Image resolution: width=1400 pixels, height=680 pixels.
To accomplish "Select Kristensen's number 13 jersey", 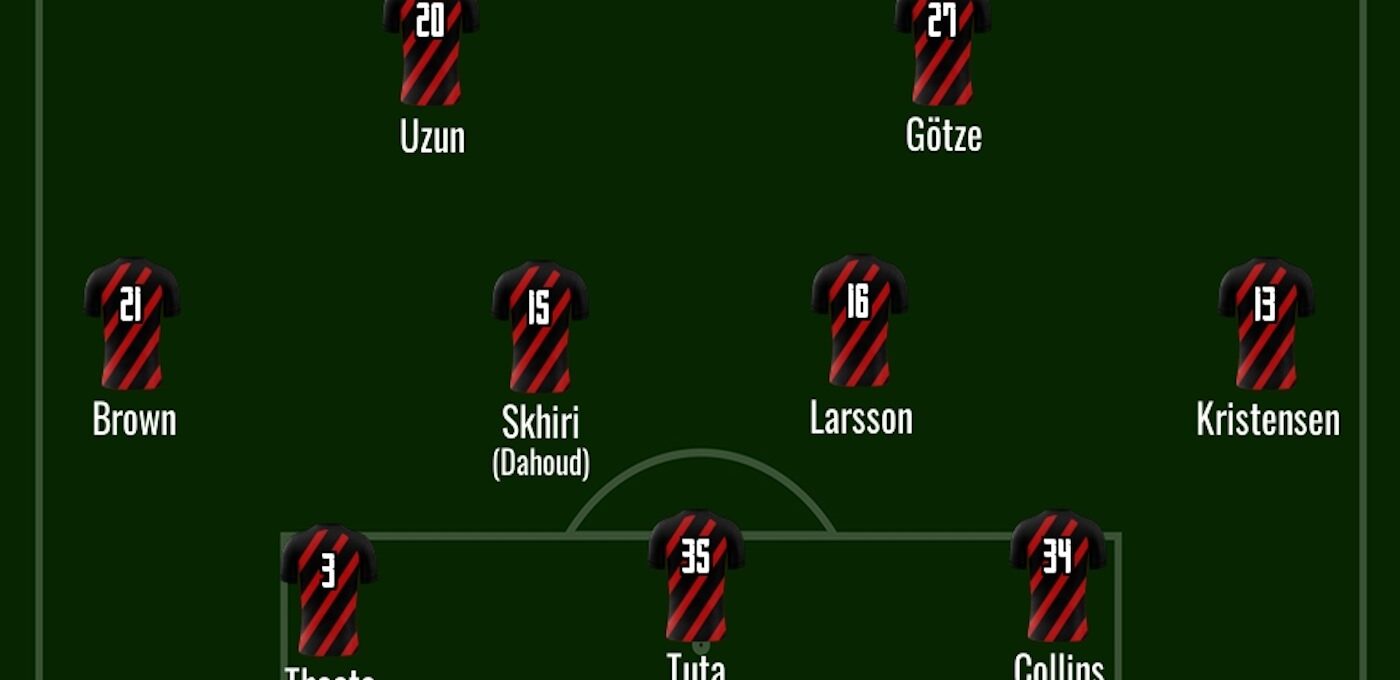I will click(1266, 324).
